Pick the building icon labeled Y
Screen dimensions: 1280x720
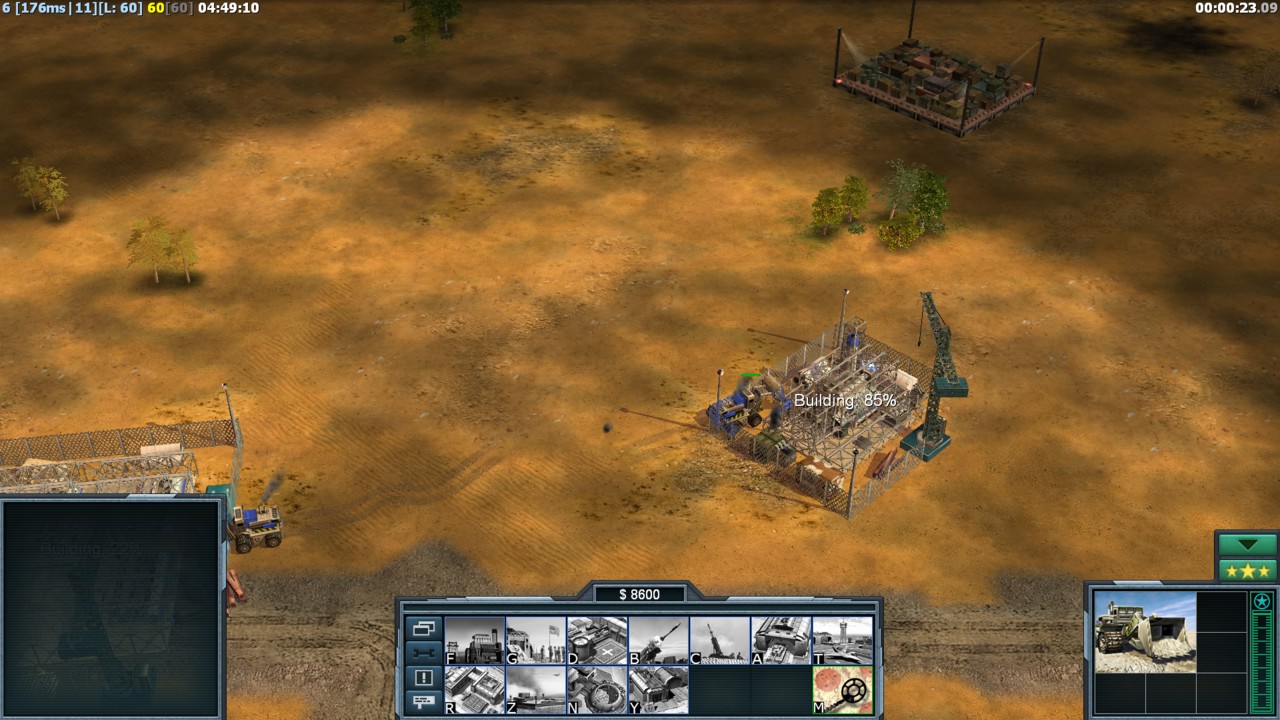pos(658,690)
